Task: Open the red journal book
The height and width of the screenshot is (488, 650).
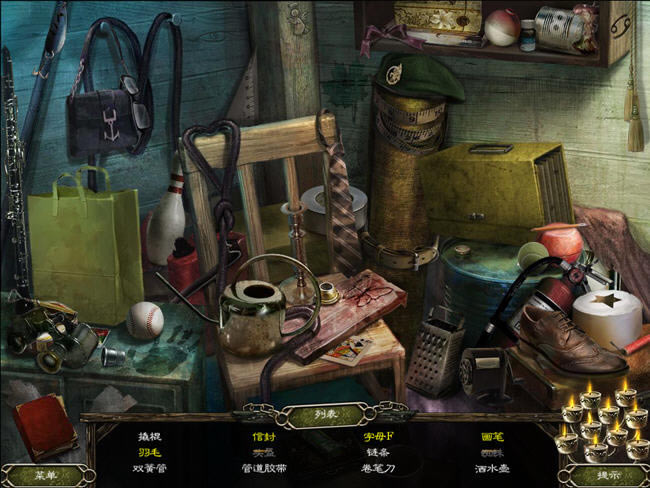Action: (43, 426)
